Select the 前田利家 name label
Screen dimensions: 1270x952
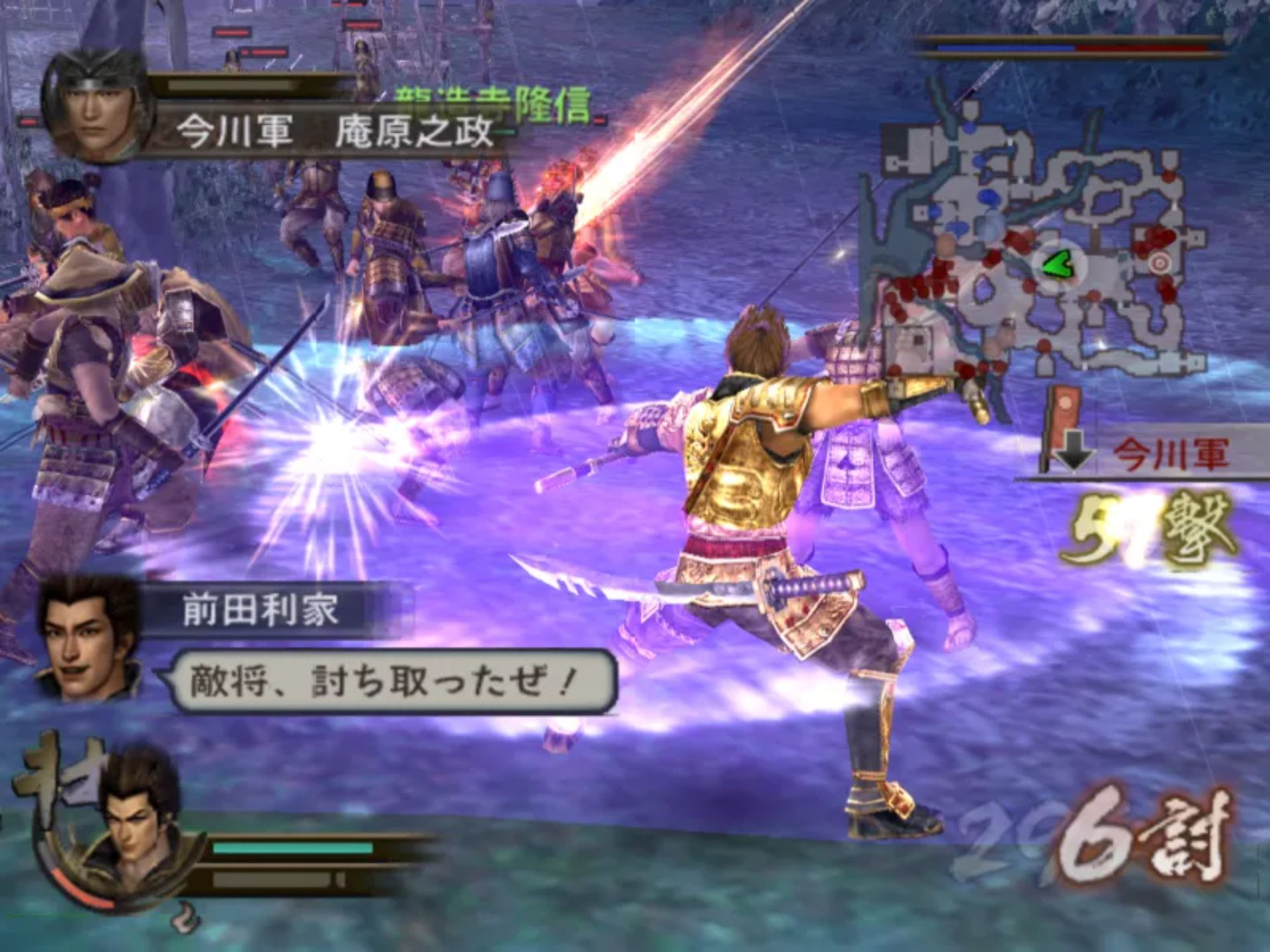[261, 610]
